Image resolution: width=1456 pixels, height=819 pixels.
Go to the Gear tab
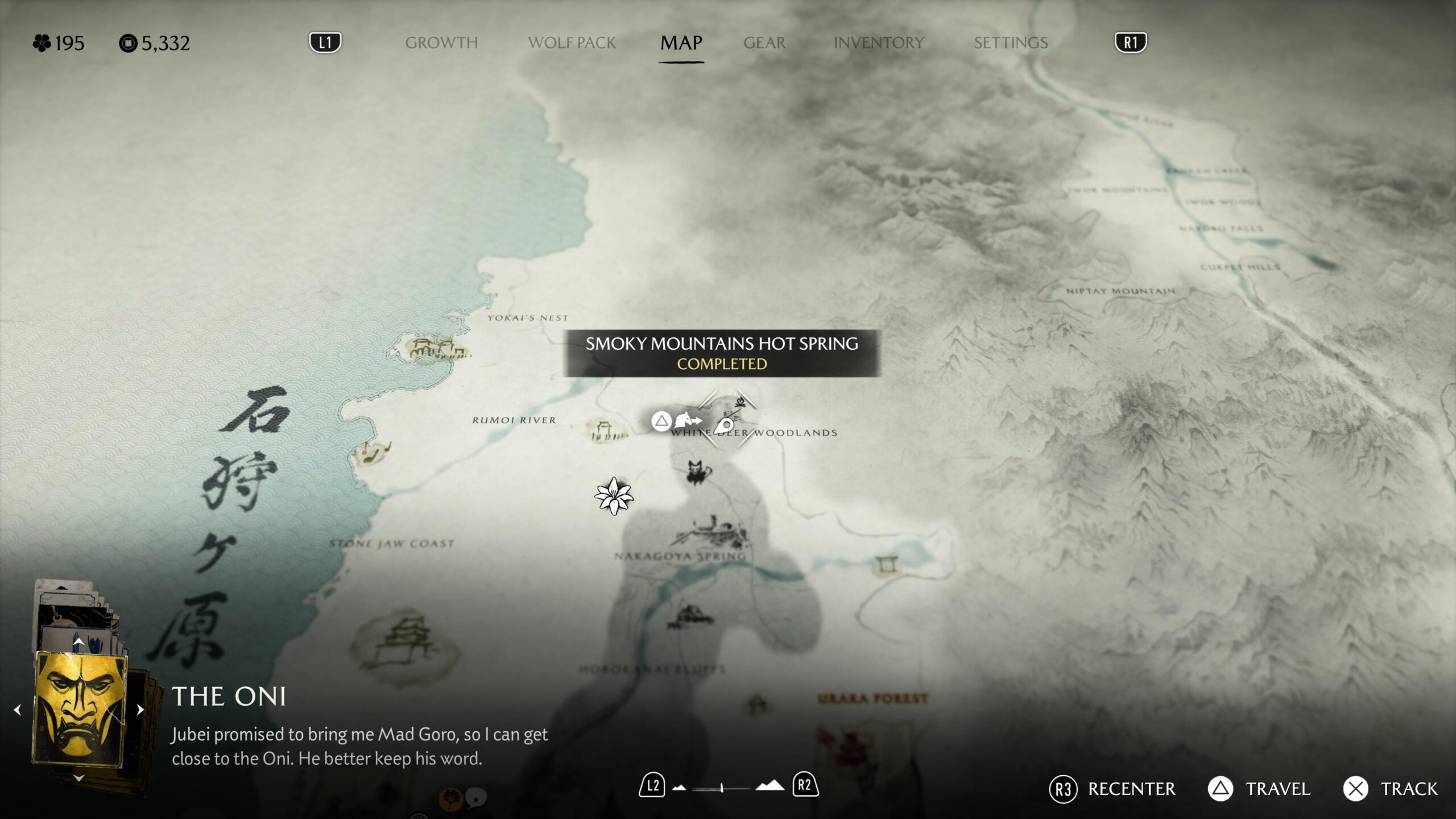[x=764, y=43]
